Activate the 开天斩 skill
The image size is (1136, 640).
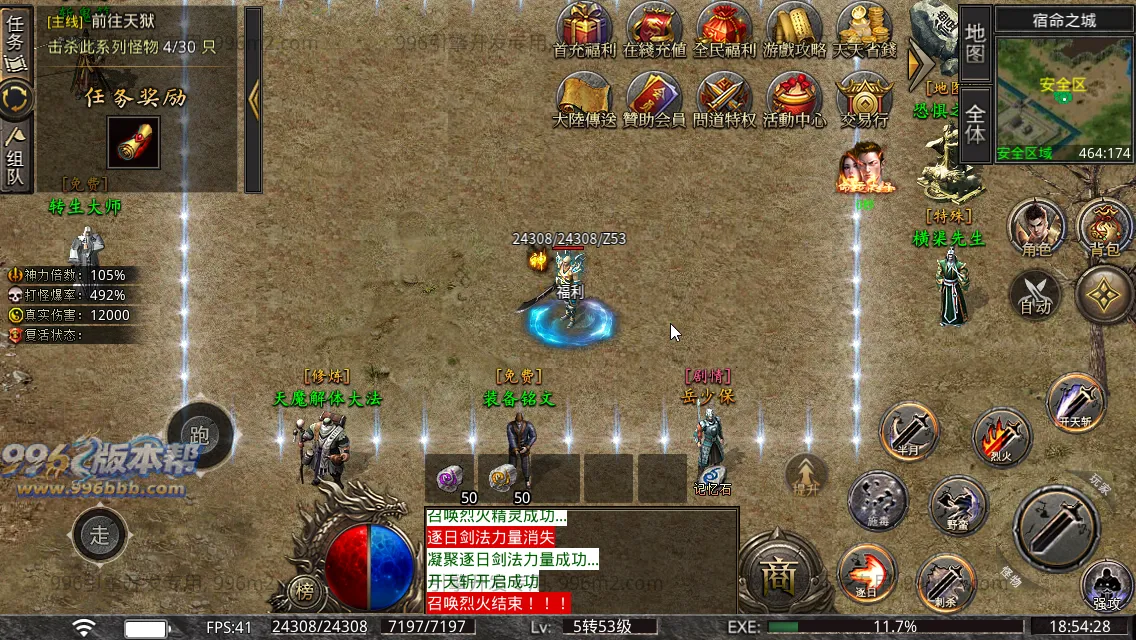(x=1077, y=402)
